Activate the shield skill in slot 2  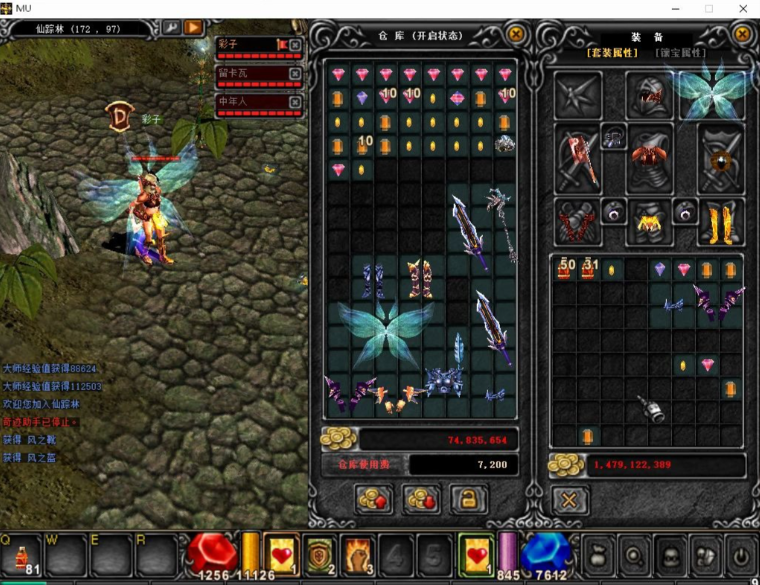319,555
